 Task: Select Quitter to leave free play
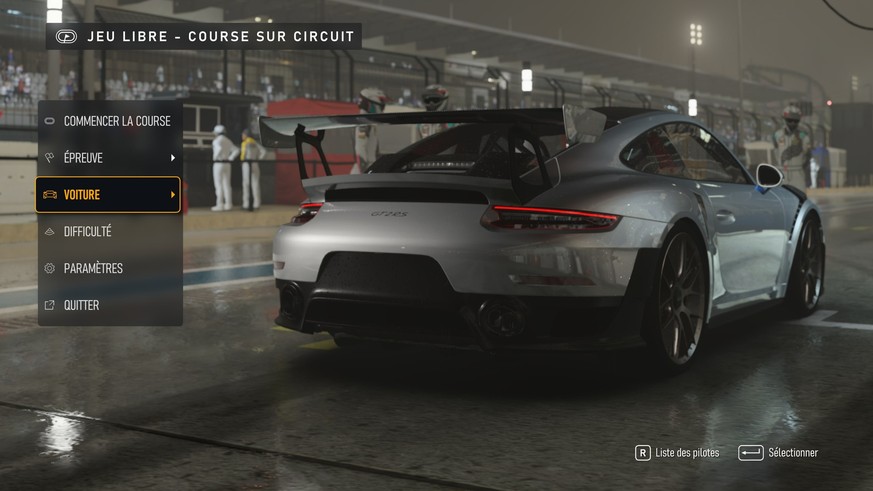click(110, 305)
